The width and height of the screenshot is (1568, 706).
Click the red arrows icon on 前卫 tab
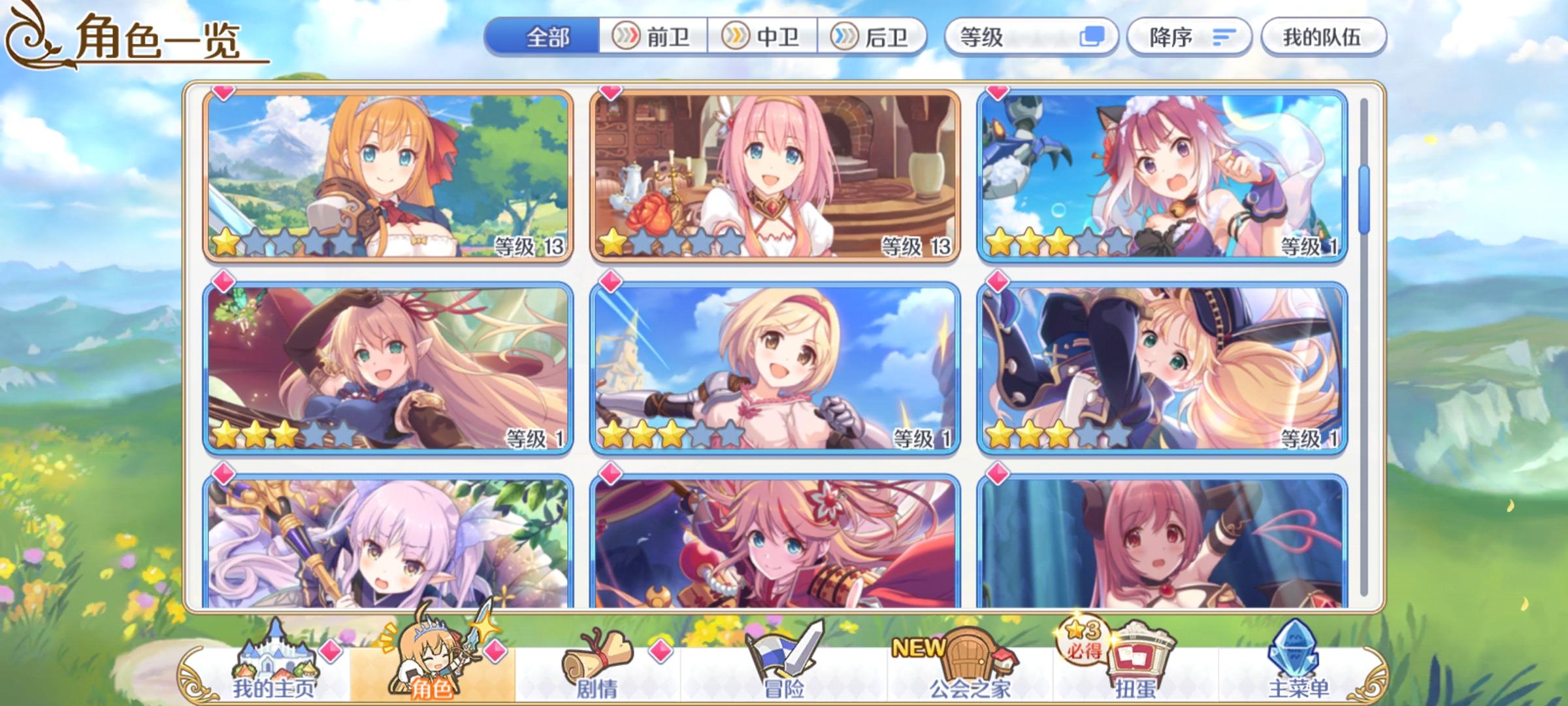pos(625,37)
